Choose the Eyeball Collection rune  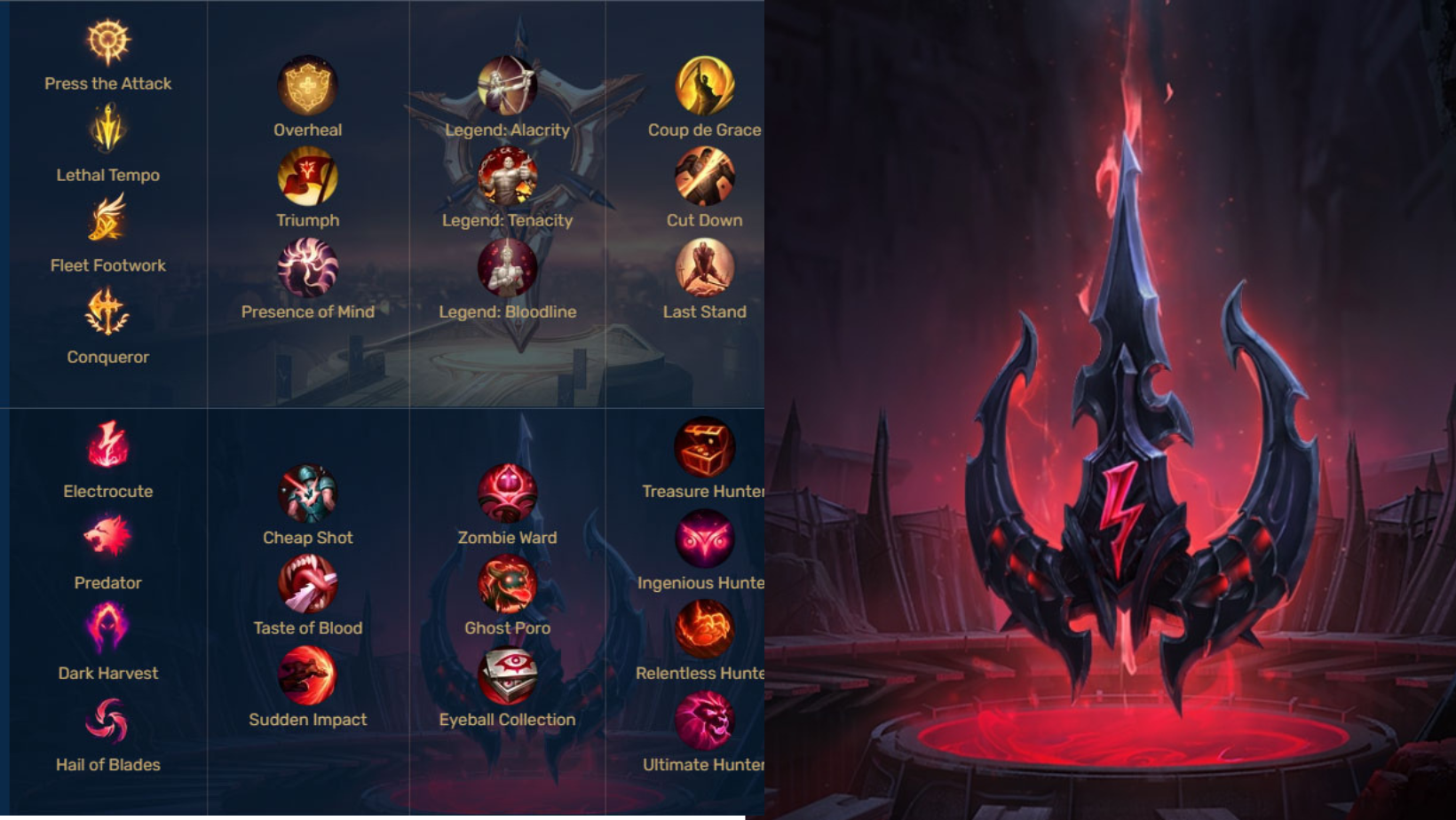point(507,674)
